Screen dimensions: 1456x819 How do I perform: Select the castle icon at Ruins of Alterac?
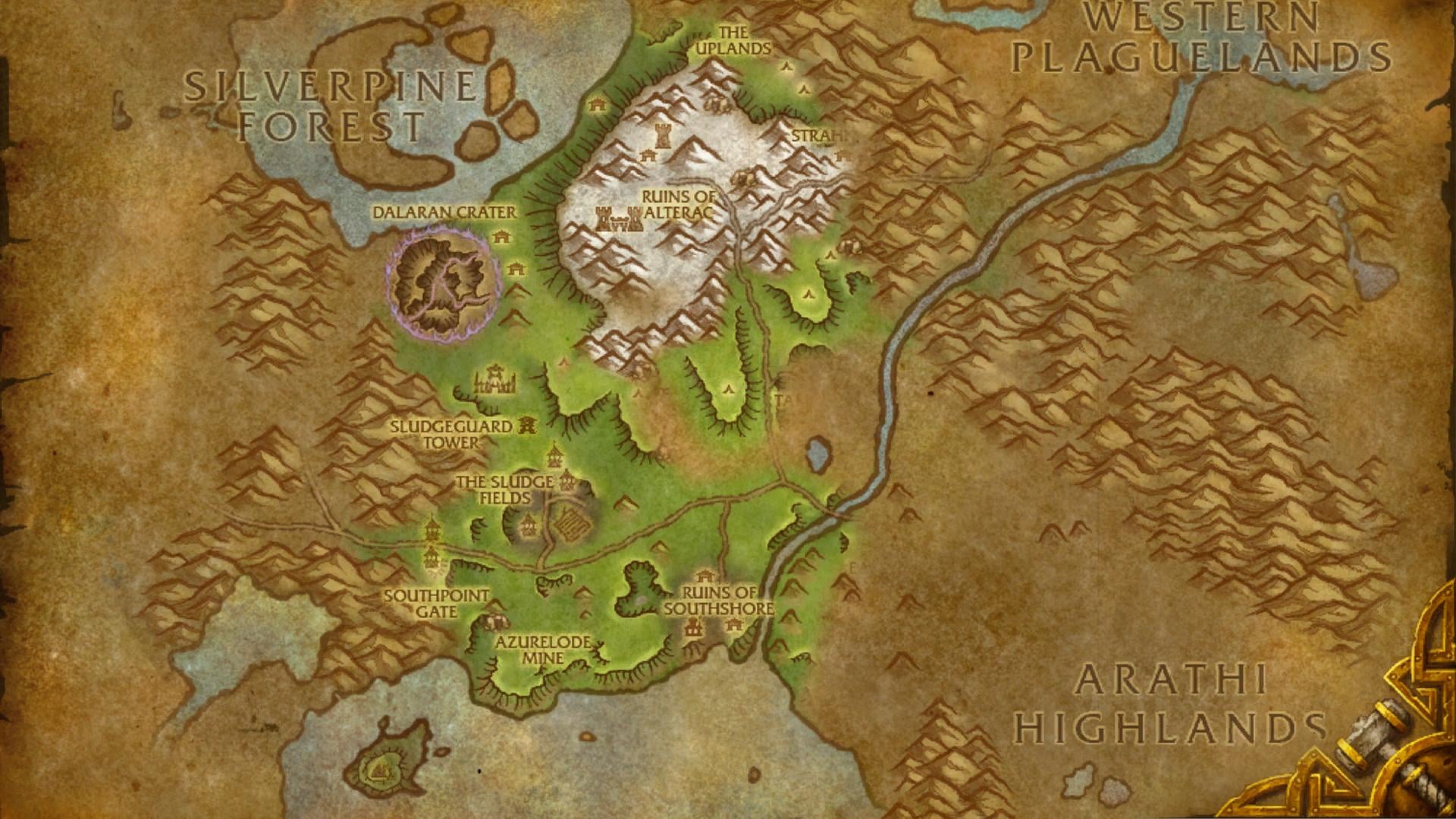pos(620,219)
